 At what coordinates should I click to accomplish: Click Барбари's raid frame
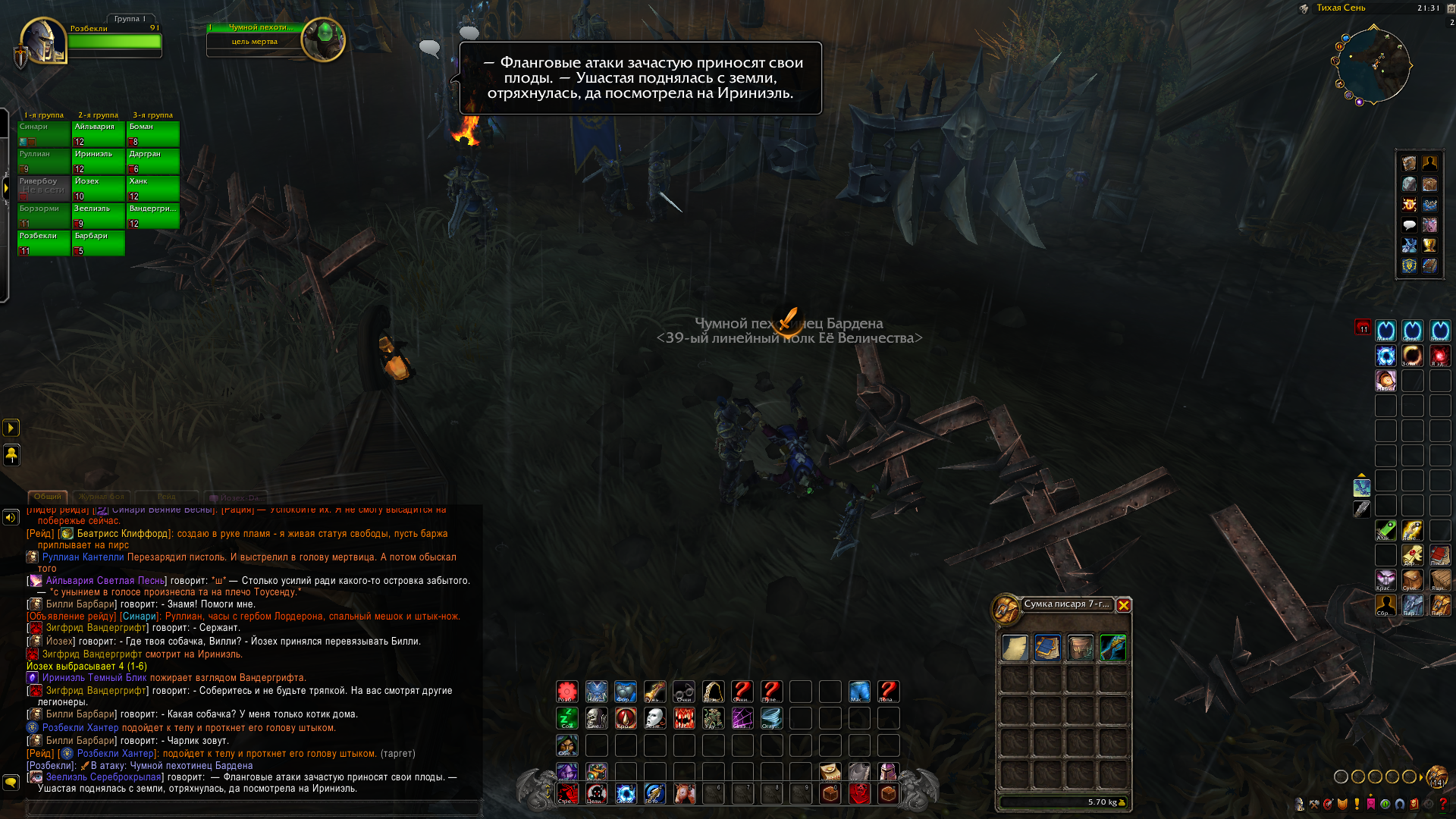pyautogui.click(x=99, y=243)
